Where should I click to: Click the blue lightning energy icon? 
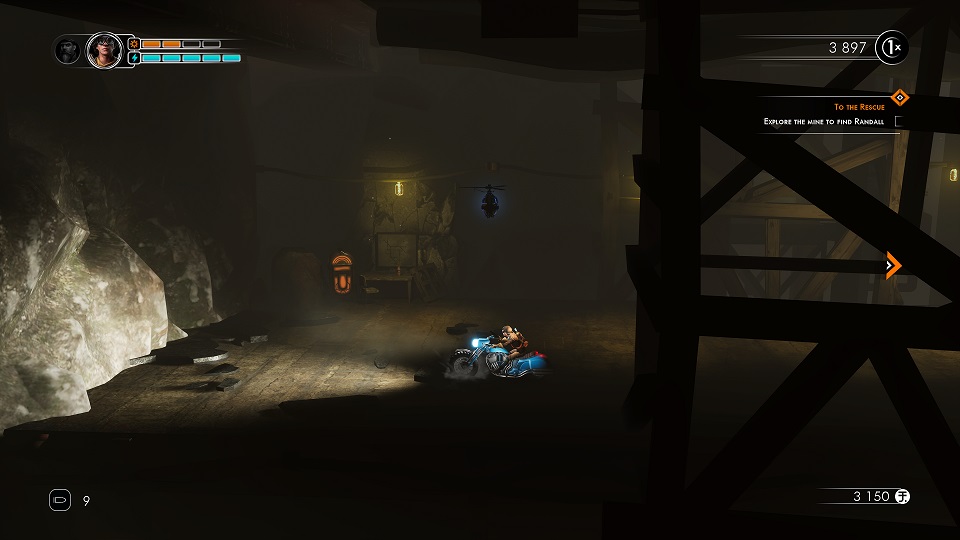click(133, 58)
